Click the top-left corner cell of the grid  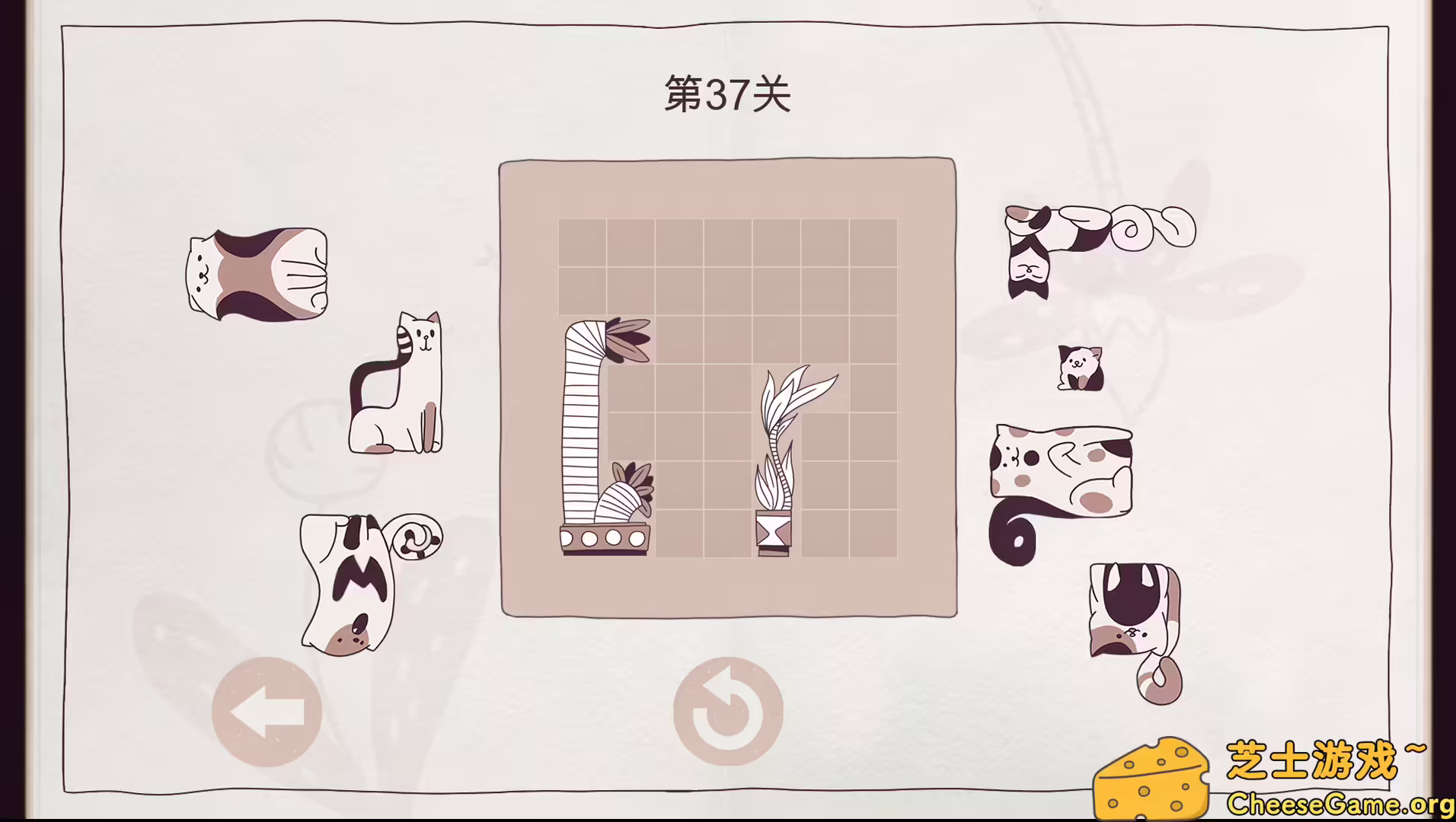coord(583,244)
